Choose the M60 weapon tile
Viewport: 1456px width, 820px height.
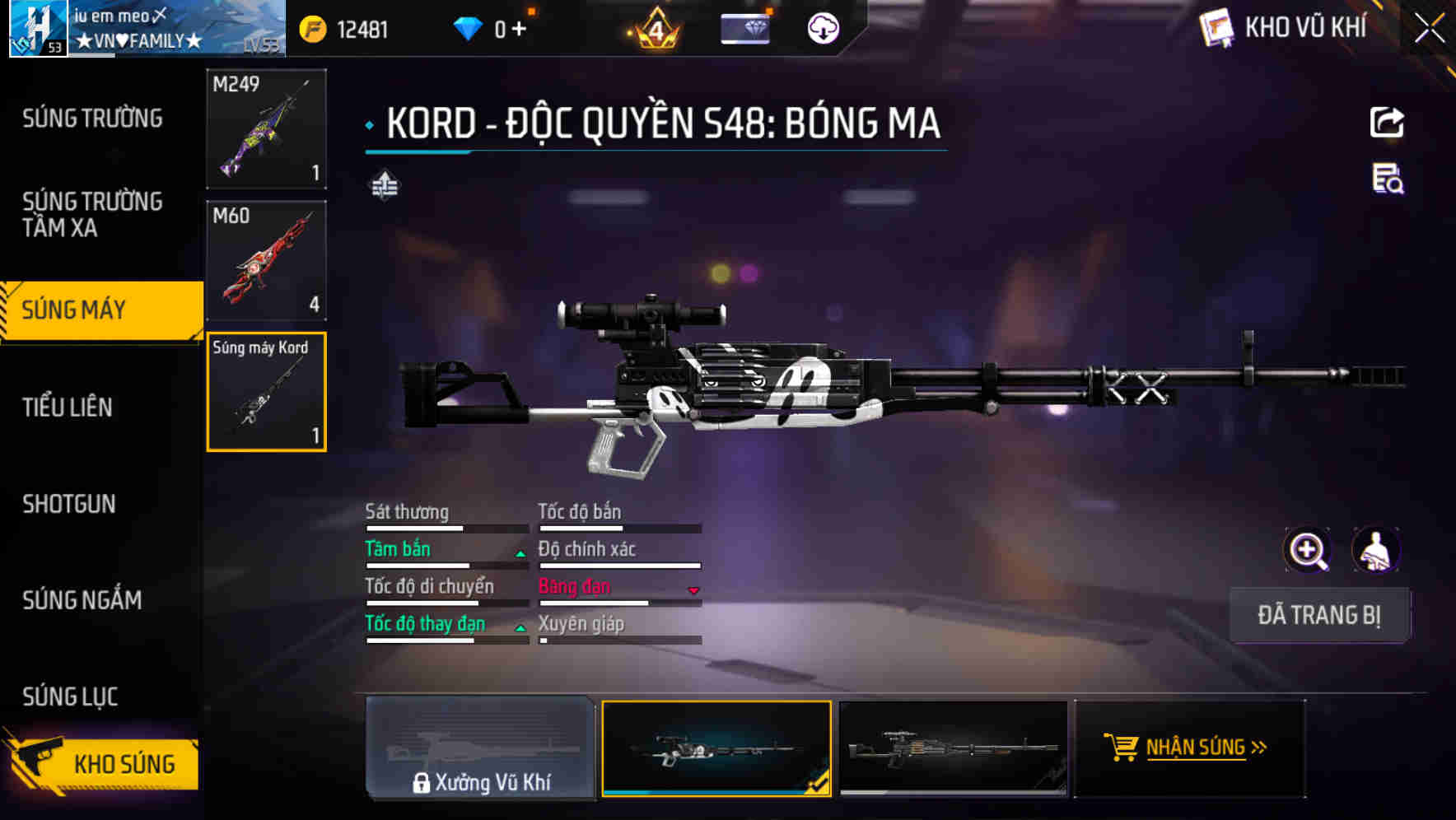[266, 260]
